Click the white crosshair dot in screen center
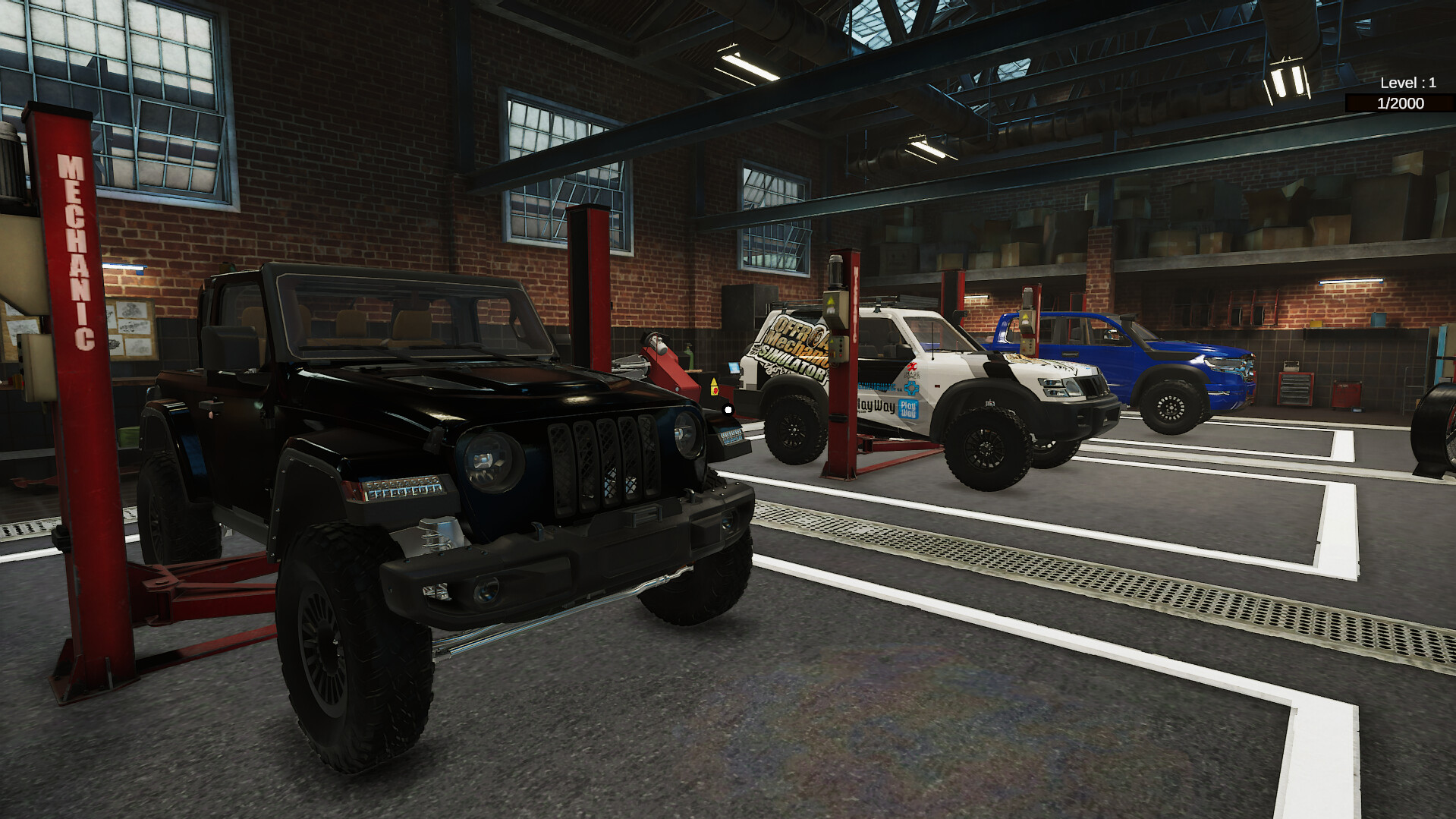Screen dimensions: 1456x819 [x=728, y=410]
